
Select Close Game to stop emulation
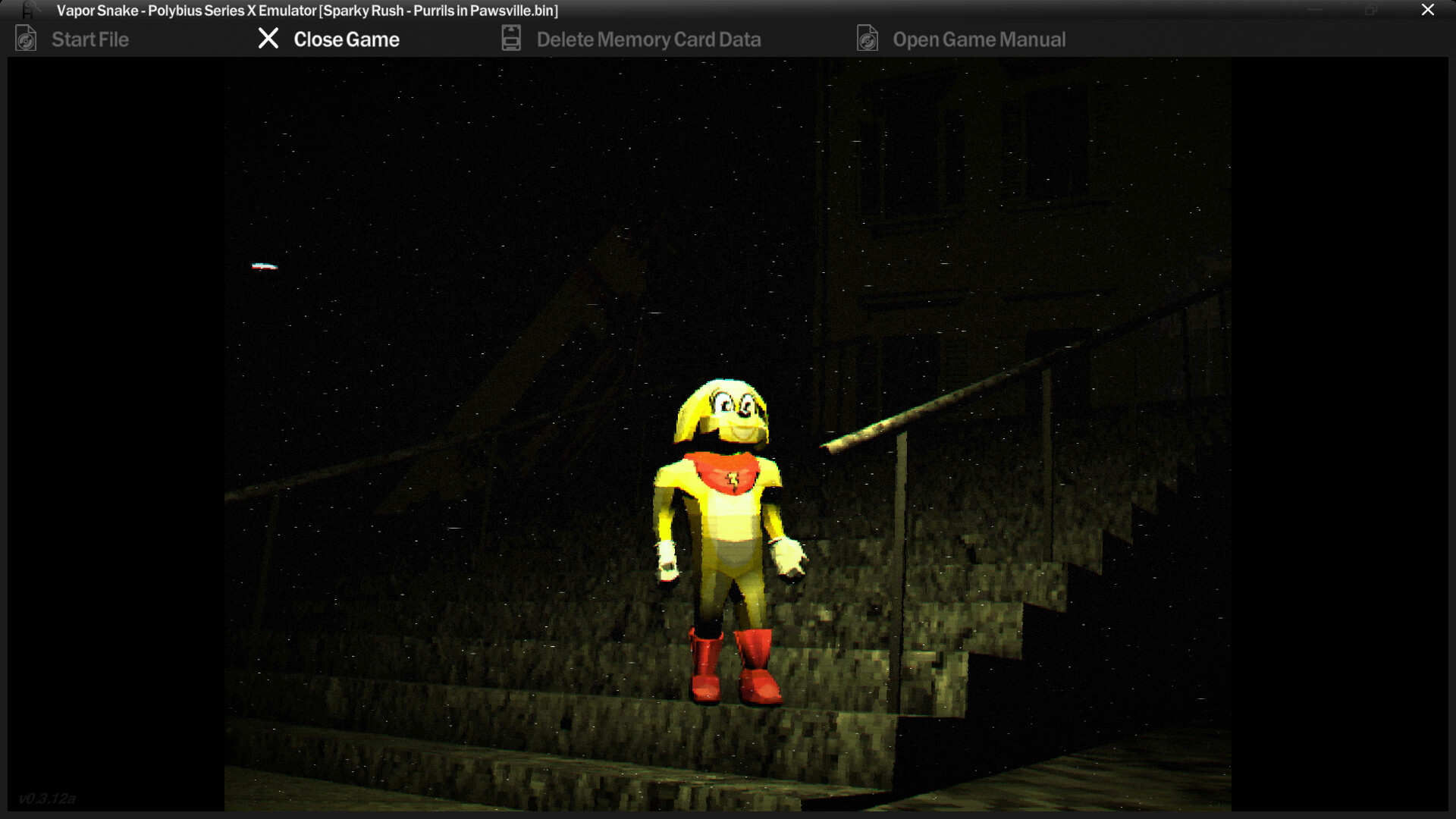pos(347,39)
